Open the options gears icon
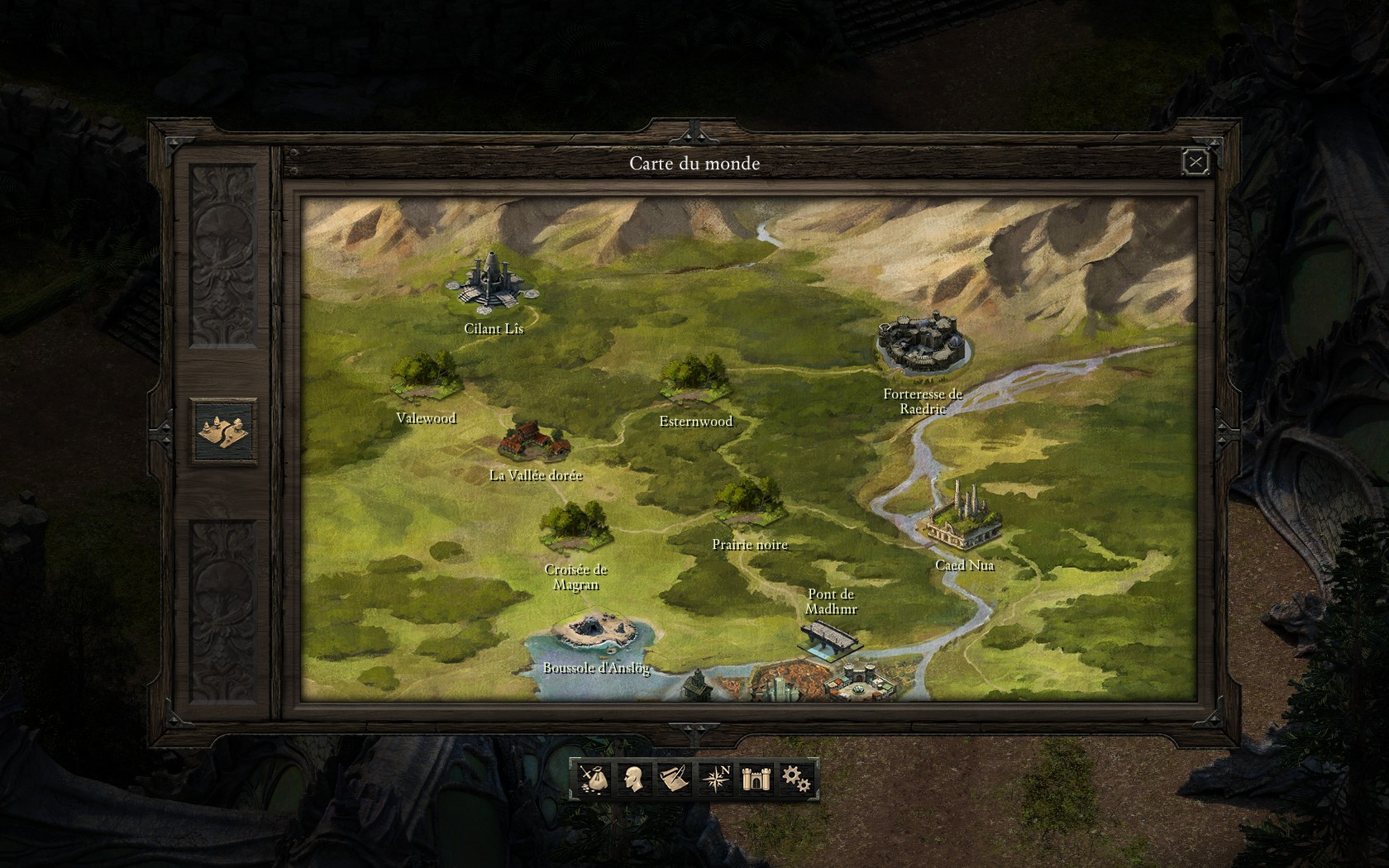Image resolution: width=1389 pixels, height=868 pixels. (x=796, y=779)
